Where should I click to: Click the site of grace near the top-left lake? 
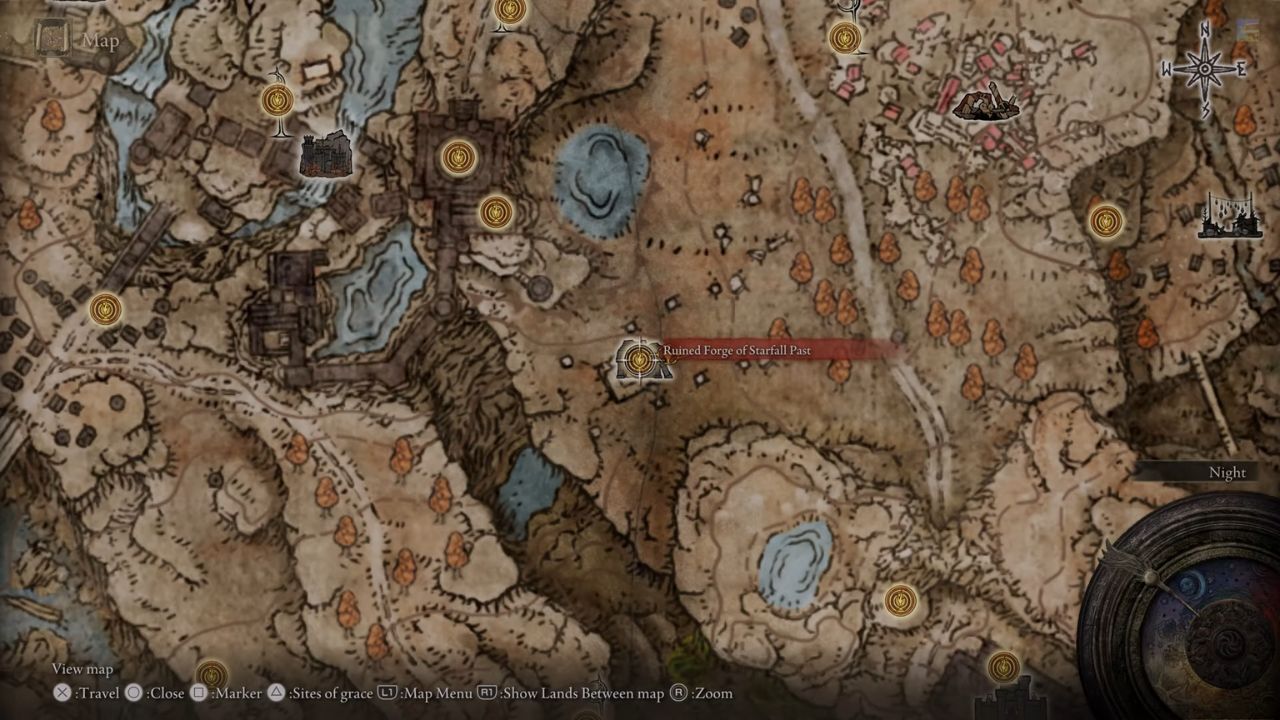click(276, 100)
